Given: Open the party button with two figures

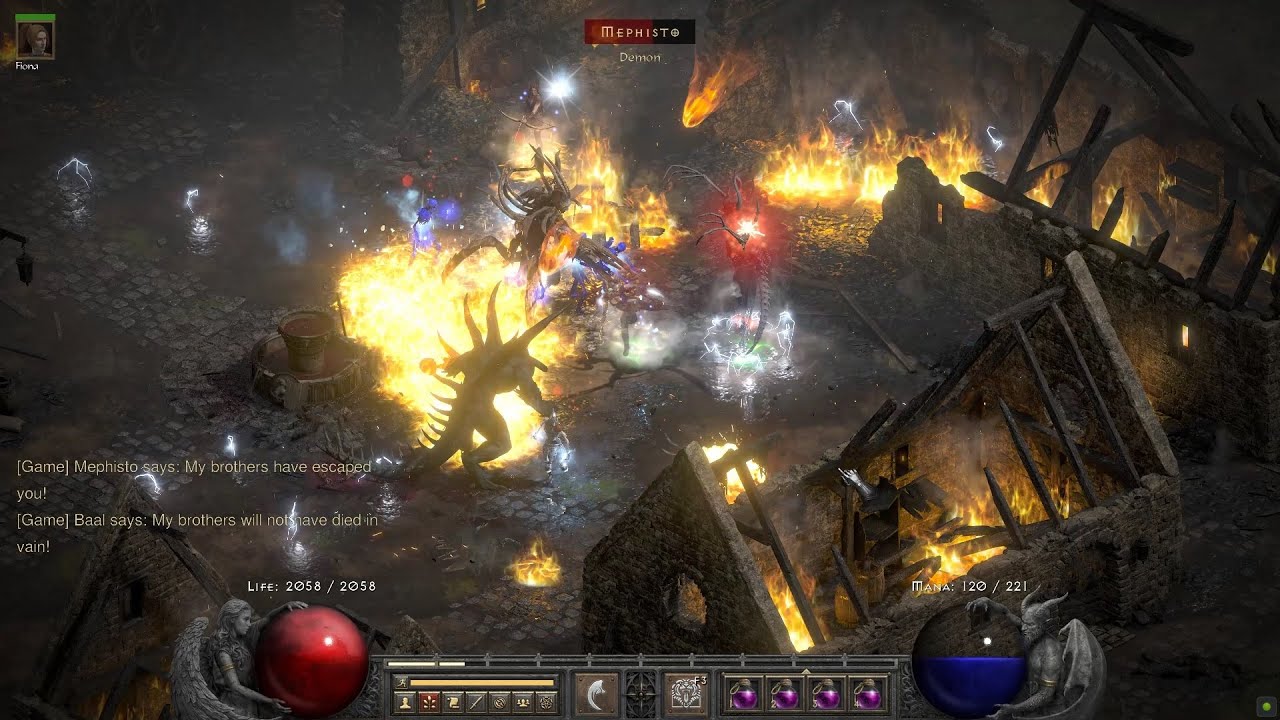Looking at the screenshot, I should coord(522,702).
